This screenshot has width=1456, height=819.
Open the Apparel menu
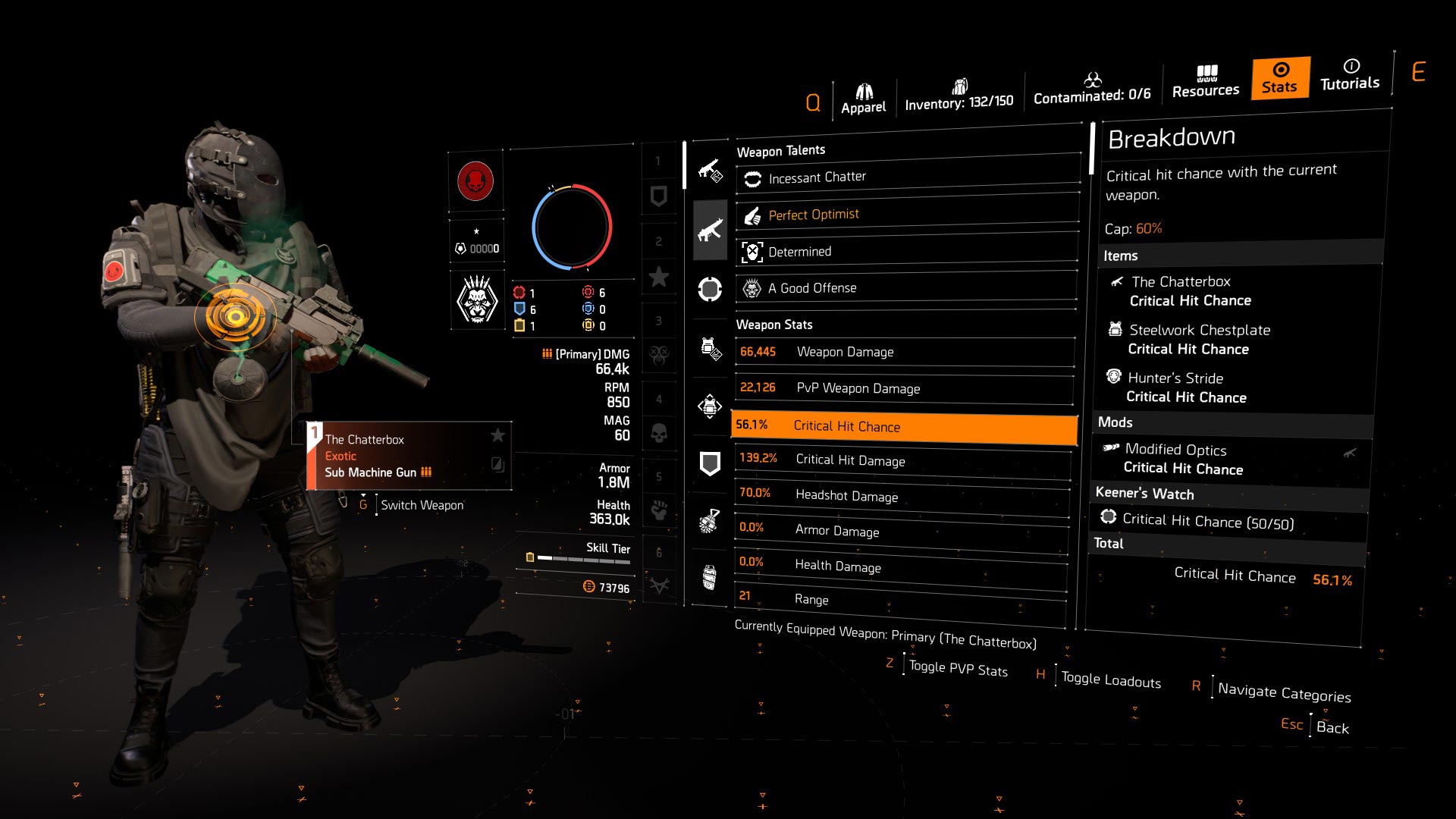(863, 93)
